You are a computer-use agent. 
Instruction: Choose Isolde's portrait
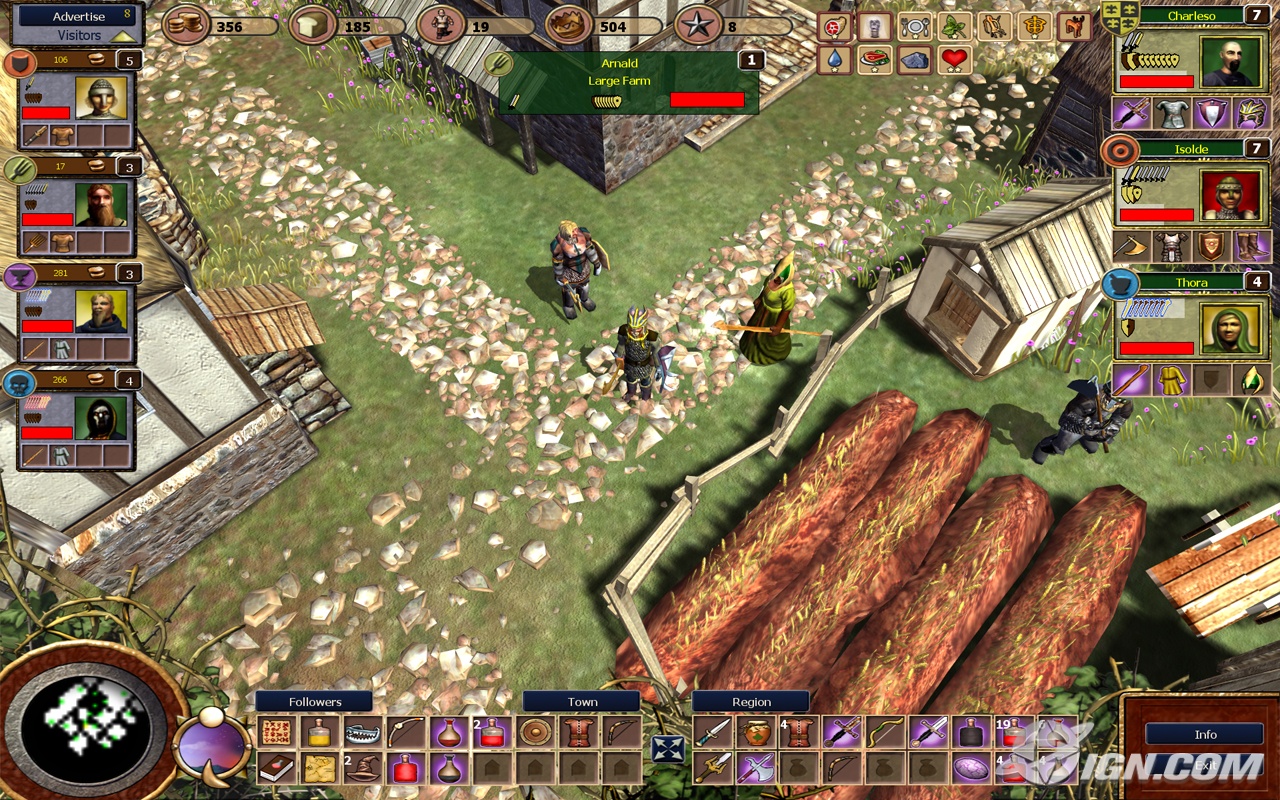point(1227,196)
